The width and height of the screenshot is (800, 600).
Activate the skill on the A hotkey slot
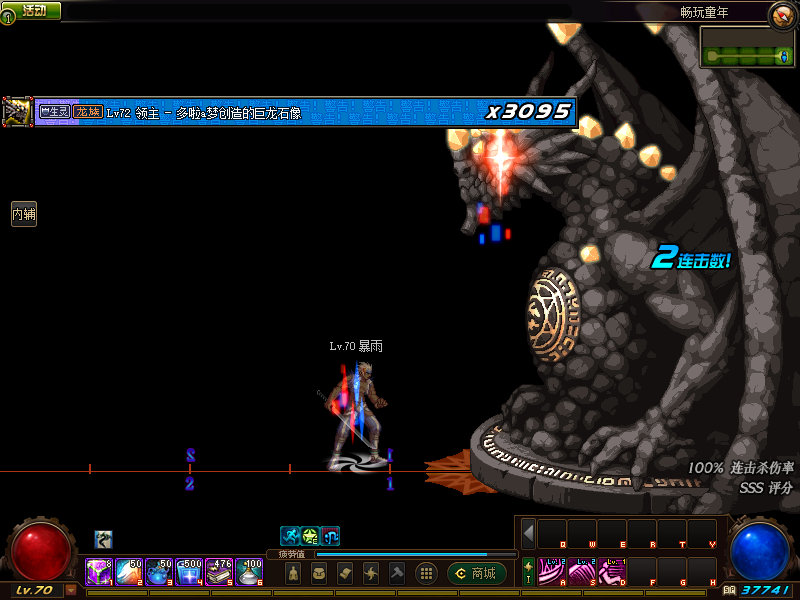(x=552, y=571)
